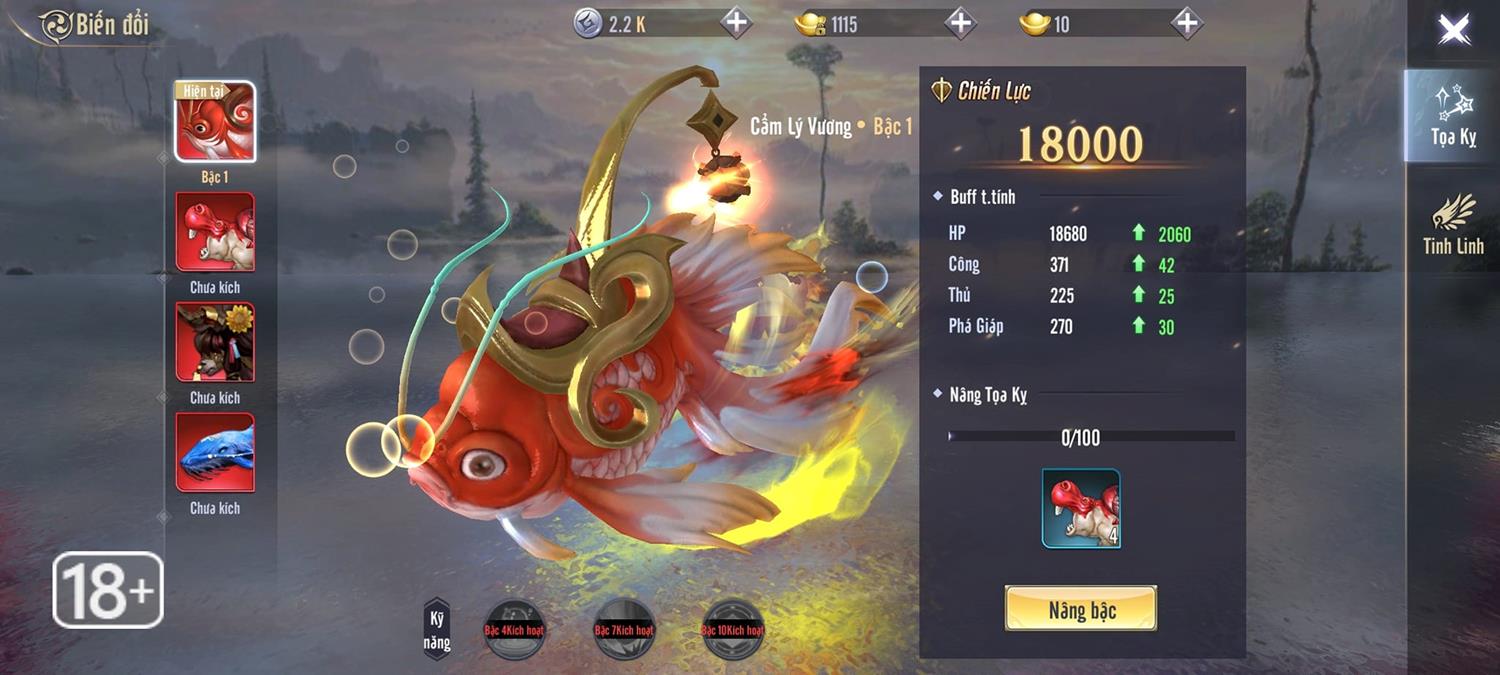View the Bậc 10 locked skill
The height and width of the screenshot is (675, 1500).
point(733,630)
